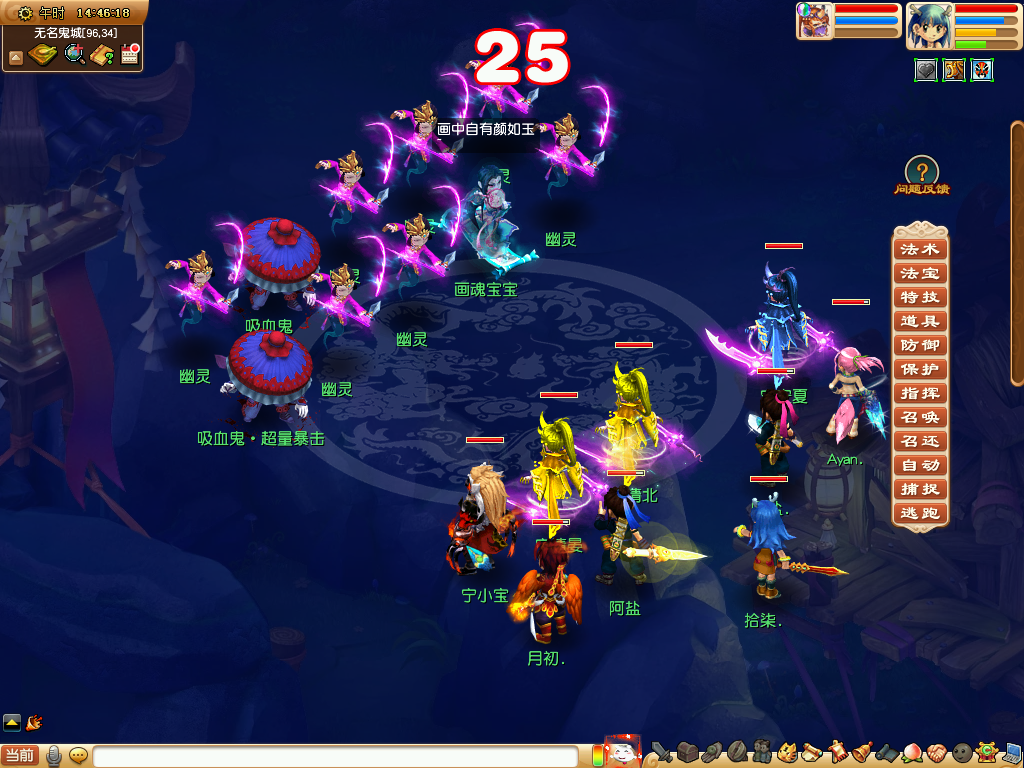Select the 保护 protect command
1024x768 pixels.
tap(918, 369)
